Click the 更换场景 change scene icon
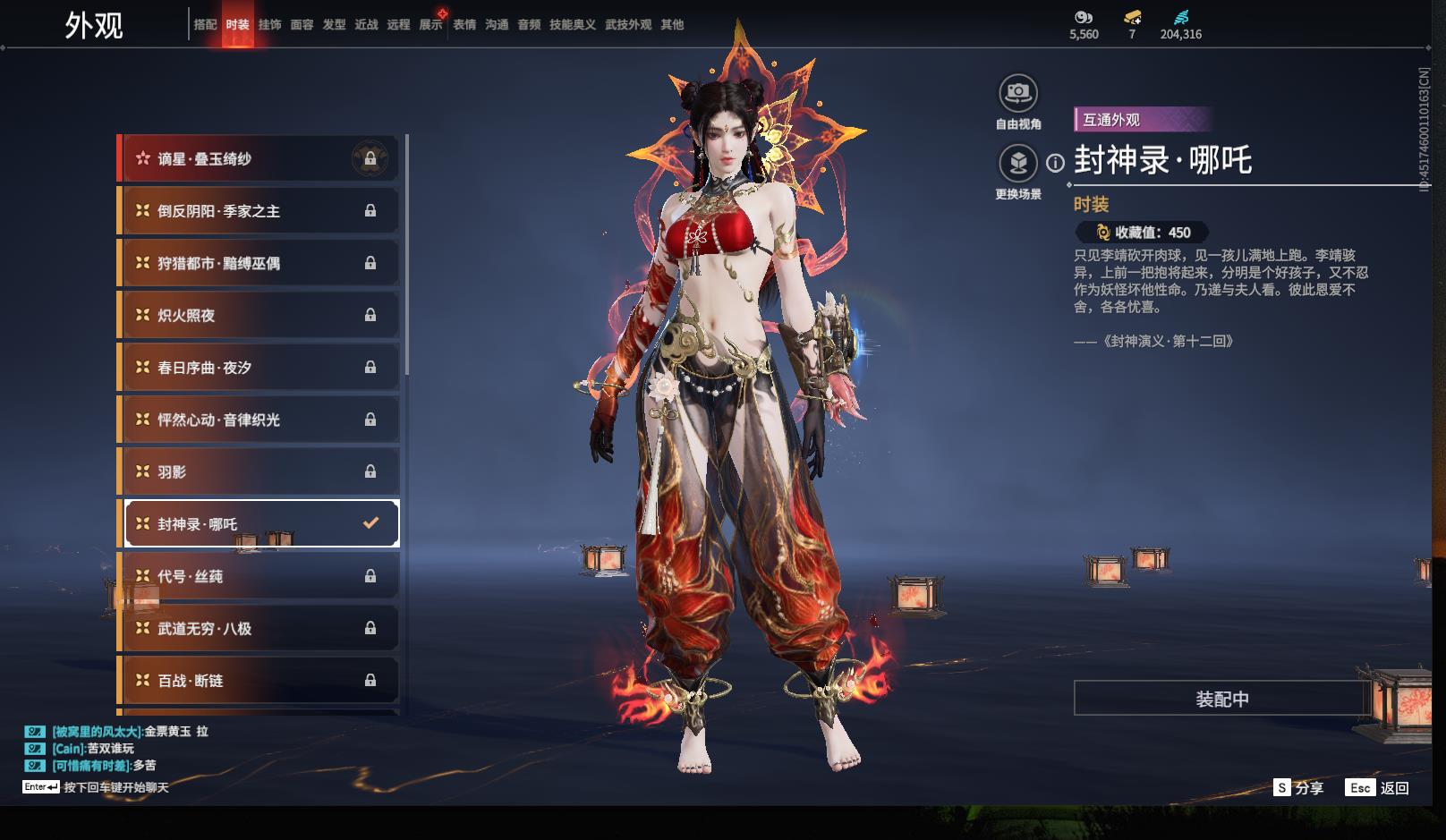Image resolution: width=1446 pixels, height=840 pixels. point(1017,164)
